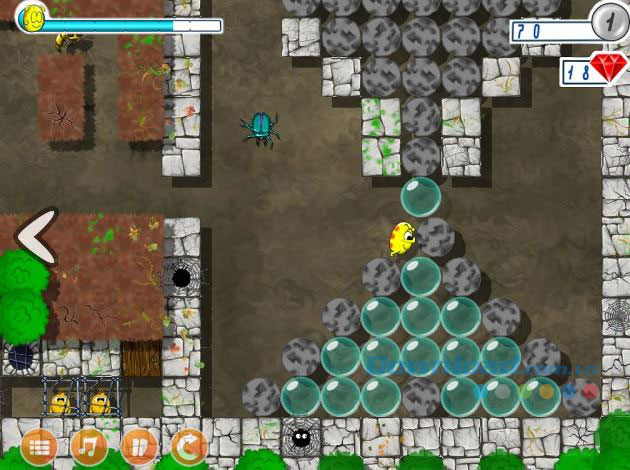Open the level list menu button
This screenshot has width=630, height=470.
[38, 446]
